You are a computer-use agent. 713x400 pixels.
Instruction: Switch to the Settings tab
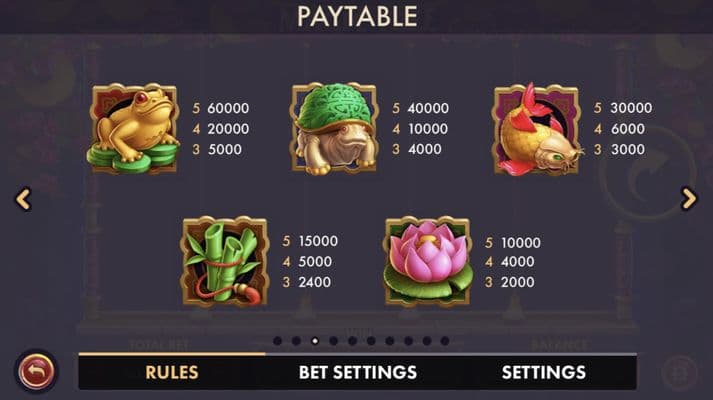(543, 372)
